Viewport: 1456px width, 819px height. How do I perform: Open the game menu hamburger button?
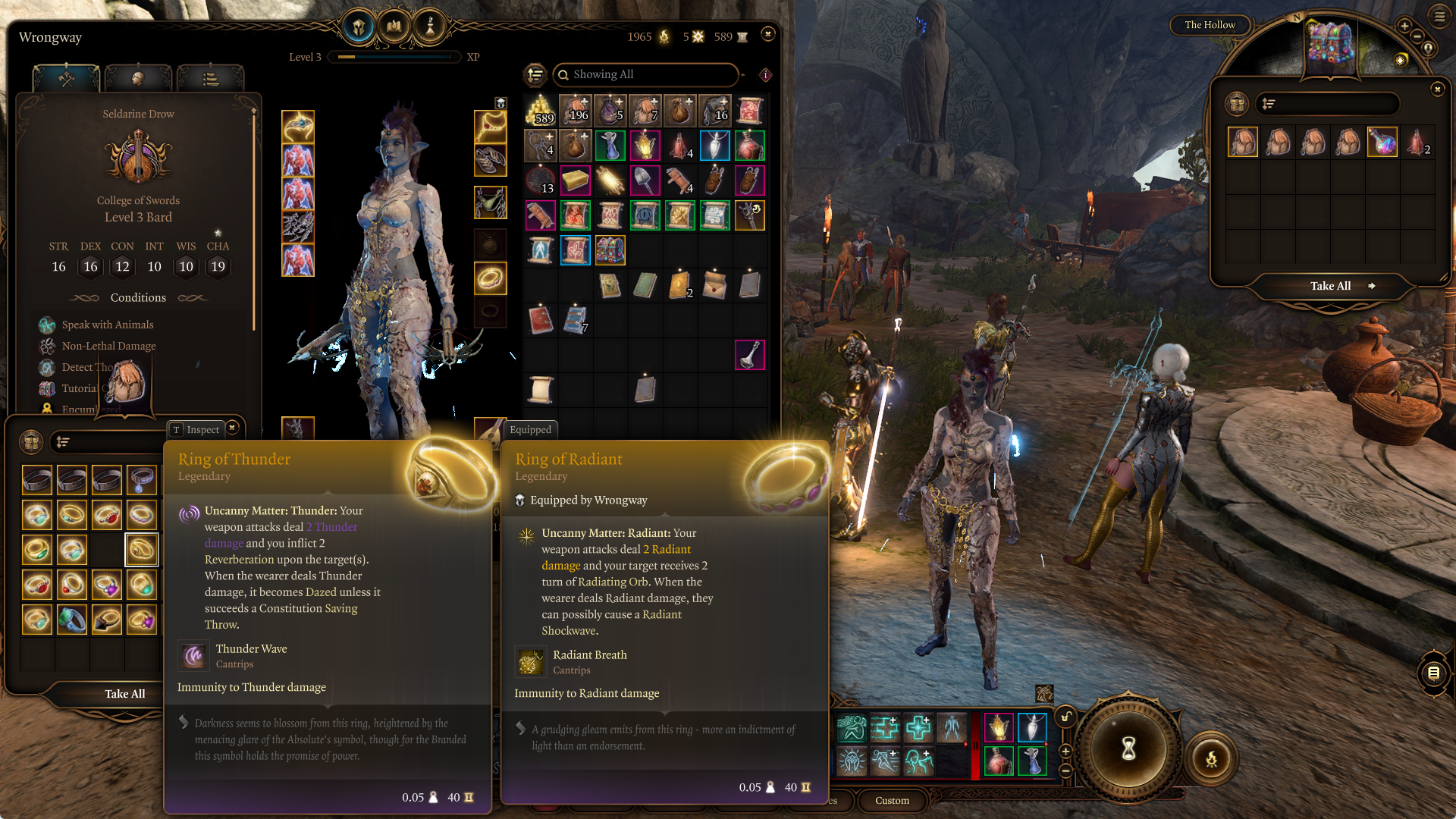(x=1439, y=16)
